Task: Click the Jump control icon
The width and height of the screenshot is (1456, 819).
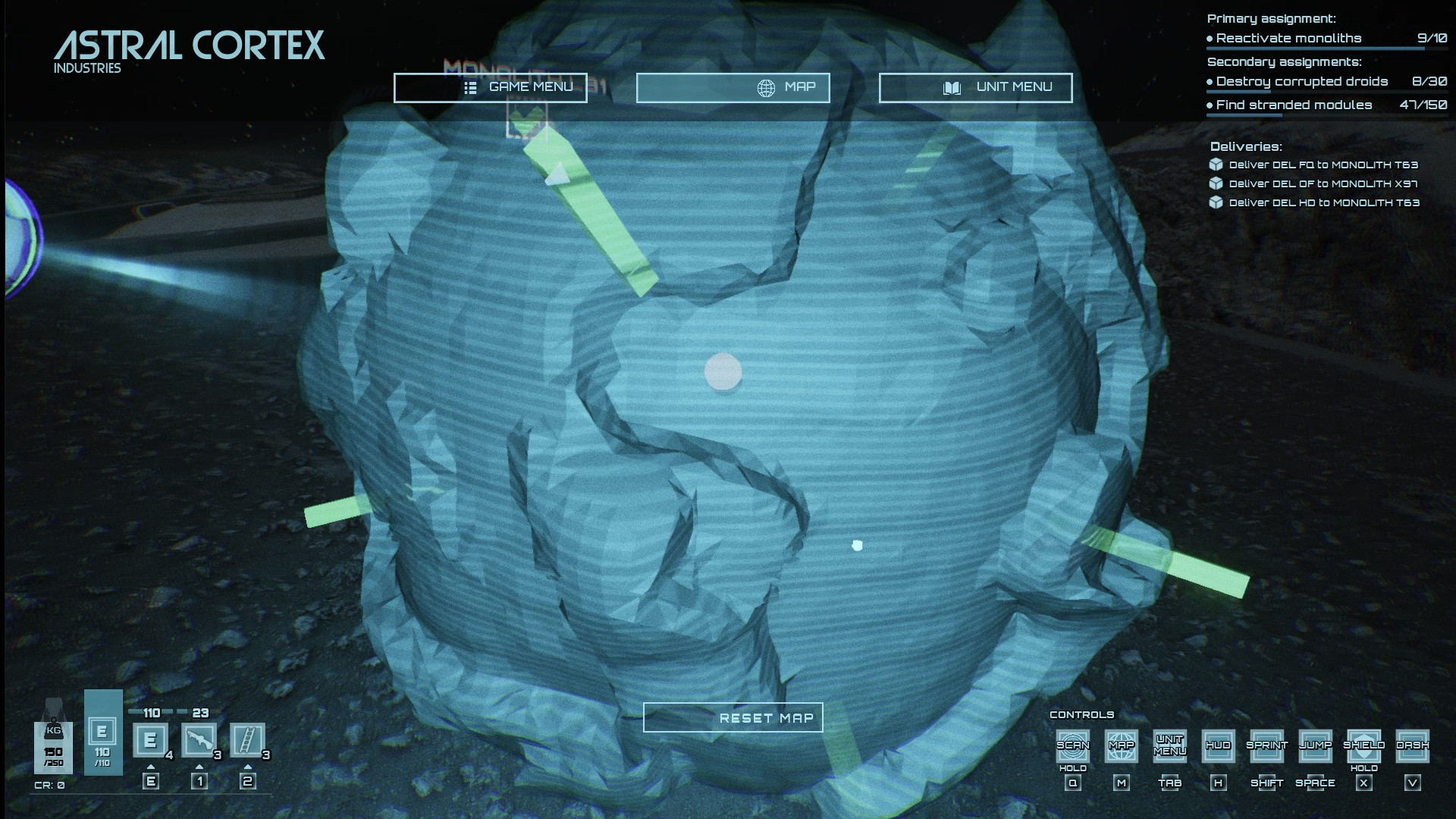Action: 1316,747
